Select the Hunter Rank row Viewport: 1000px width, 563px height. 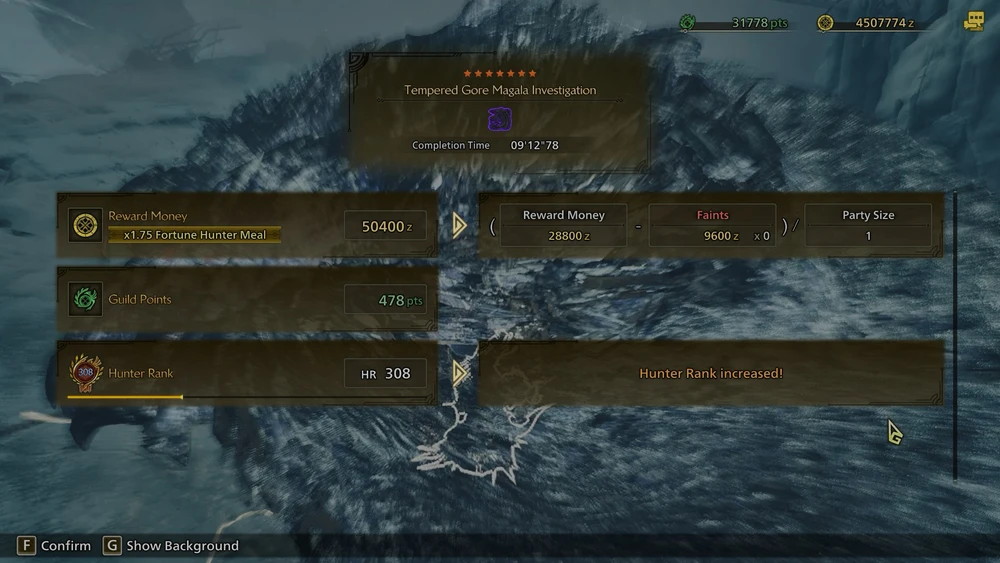[247, 373]
